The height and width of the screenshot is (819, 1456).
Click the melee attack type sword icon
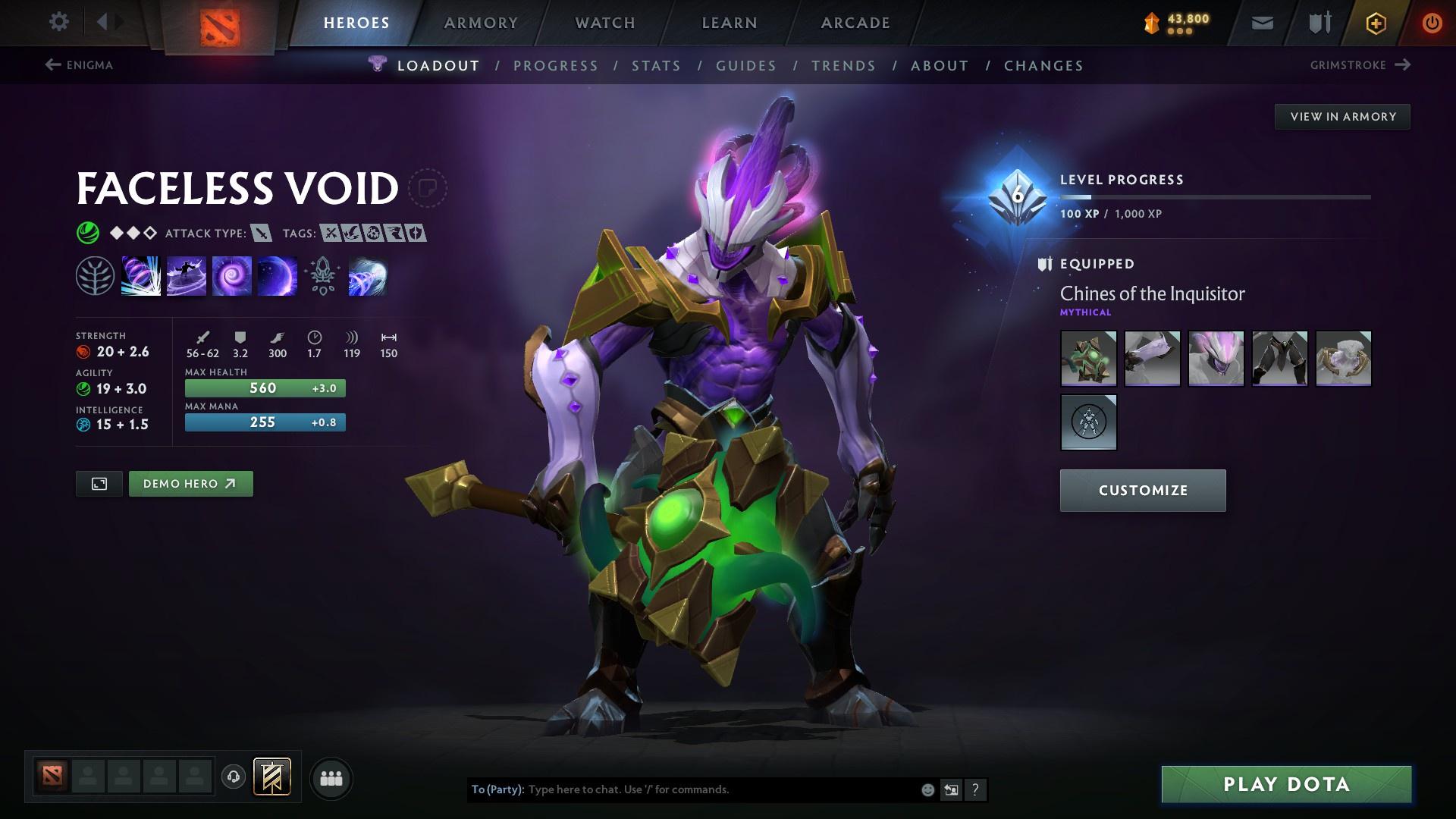[x=261, y=234]
